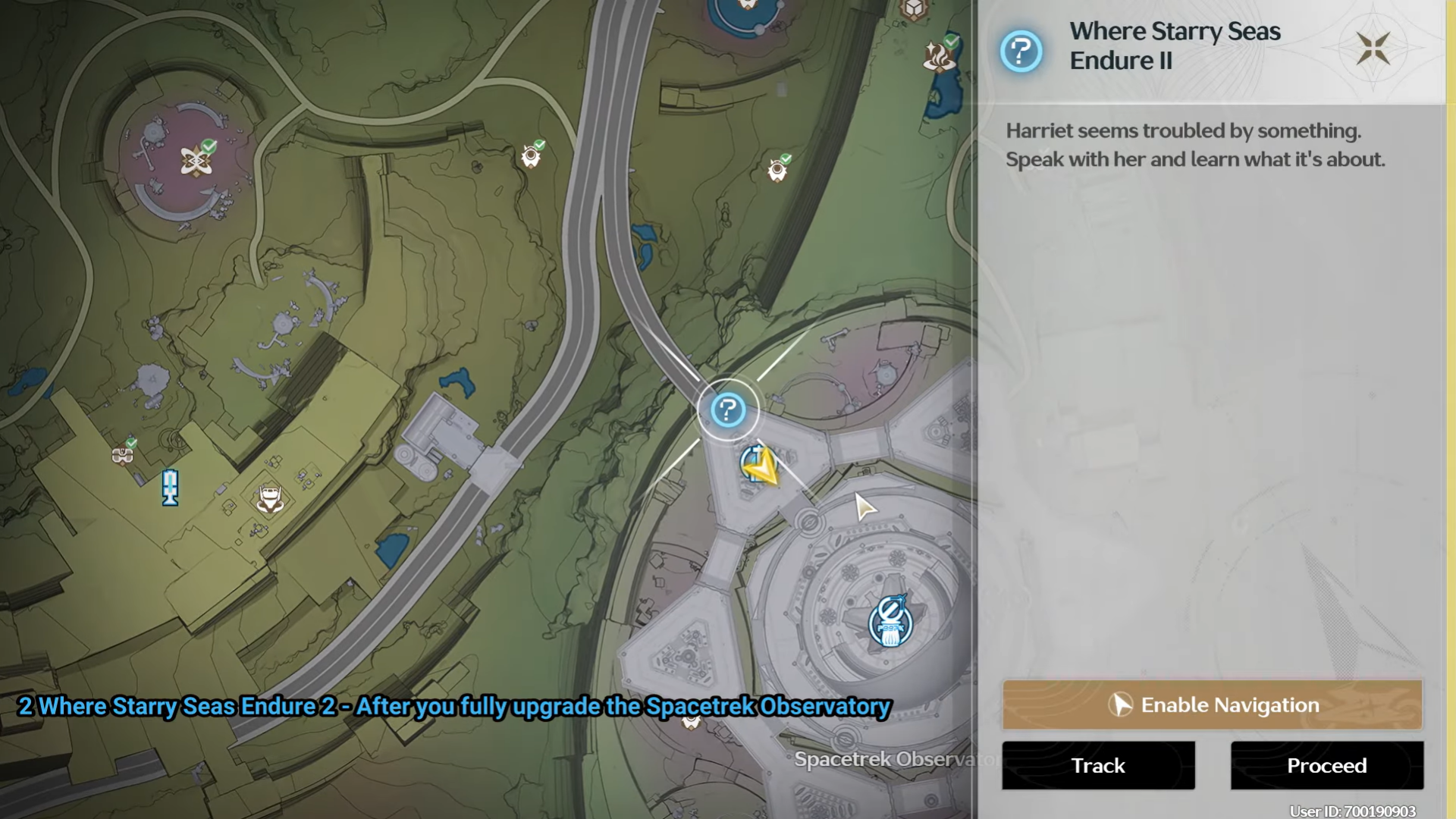Viewport: 1456px width, 819px height.
Task: Select the white cube map marker
Action: click(914, 10)
